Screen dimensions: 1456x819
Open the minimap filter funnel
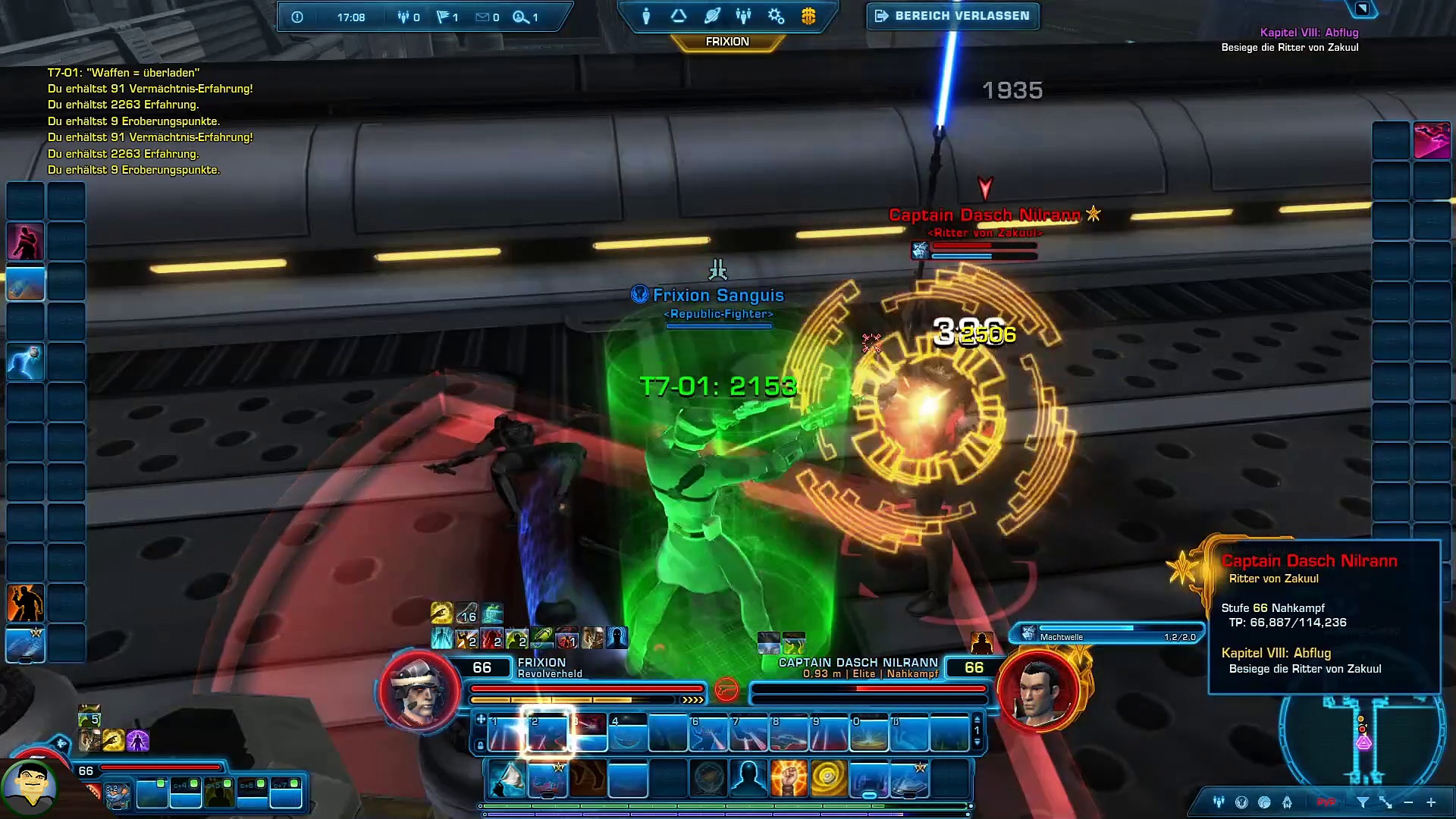(x=1363, y=802)
